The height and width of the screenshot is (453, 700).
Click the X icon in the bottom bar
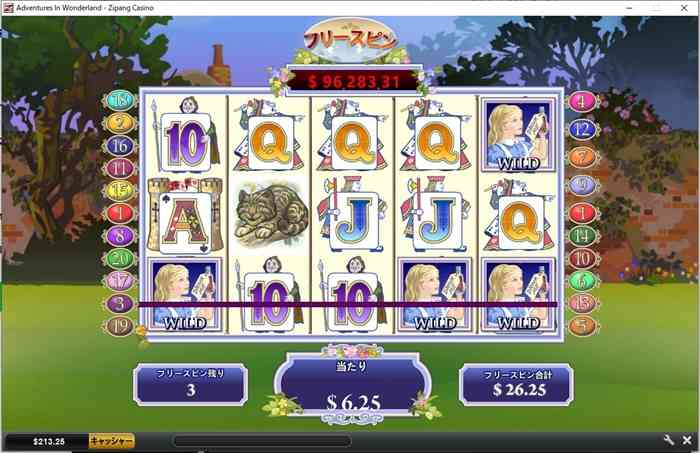[x=688, y=440]
